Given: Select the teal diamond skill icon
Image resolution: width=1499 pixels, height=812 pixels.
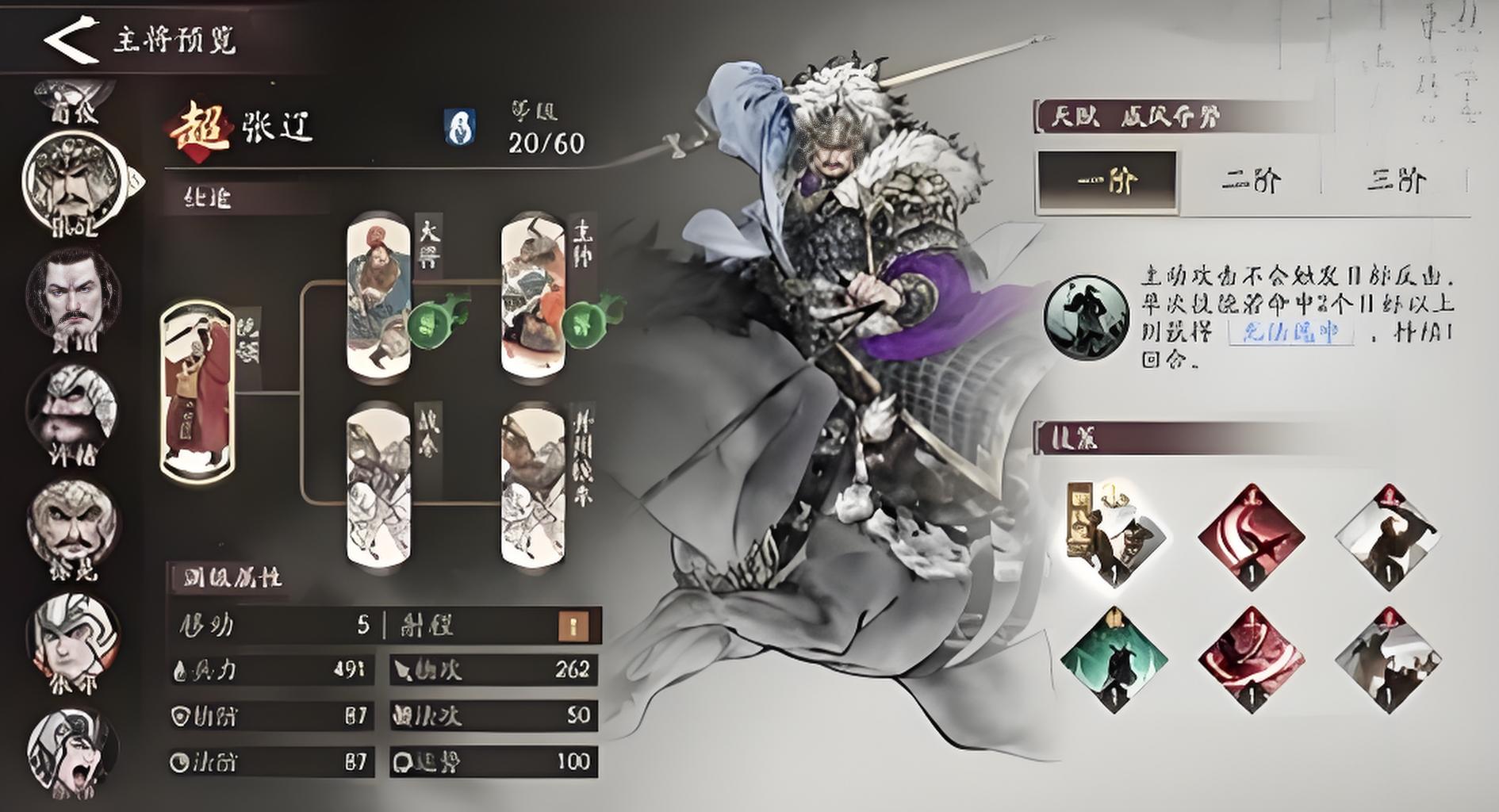Looking at the screenshot, I should click(x=1114, y=660).
